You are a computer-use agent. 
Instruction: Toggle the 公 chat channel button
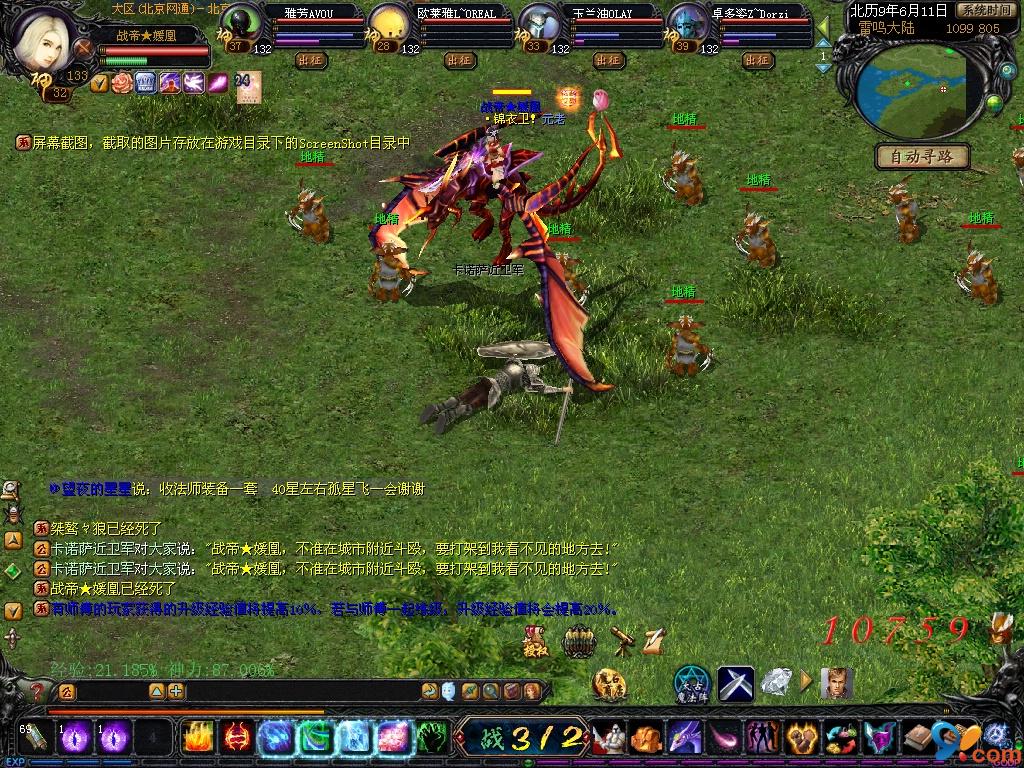tap(66, 691)
